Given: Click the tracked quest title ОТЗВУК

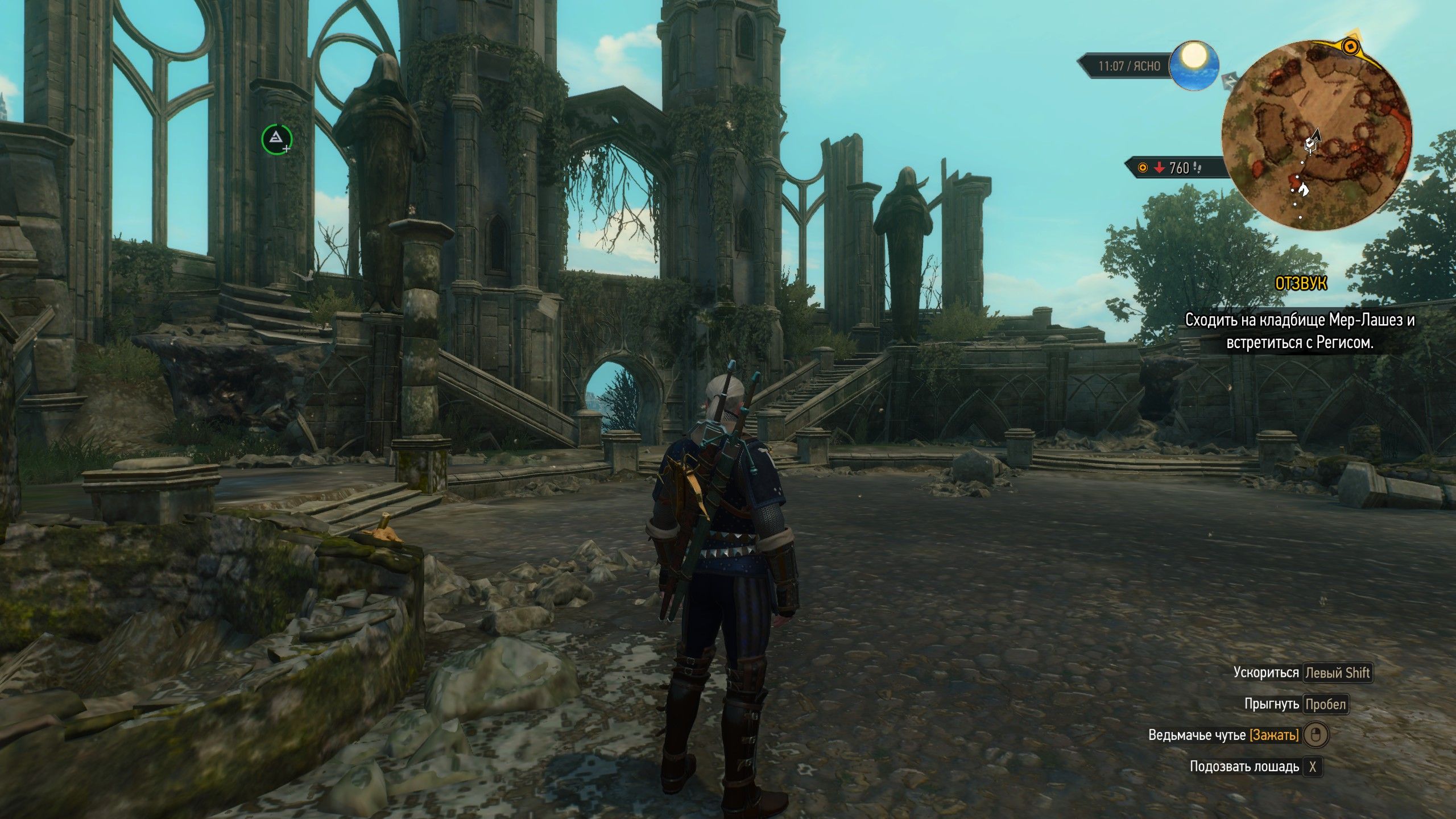Looking at the screenshot, I should click(x=1301, y=283).
